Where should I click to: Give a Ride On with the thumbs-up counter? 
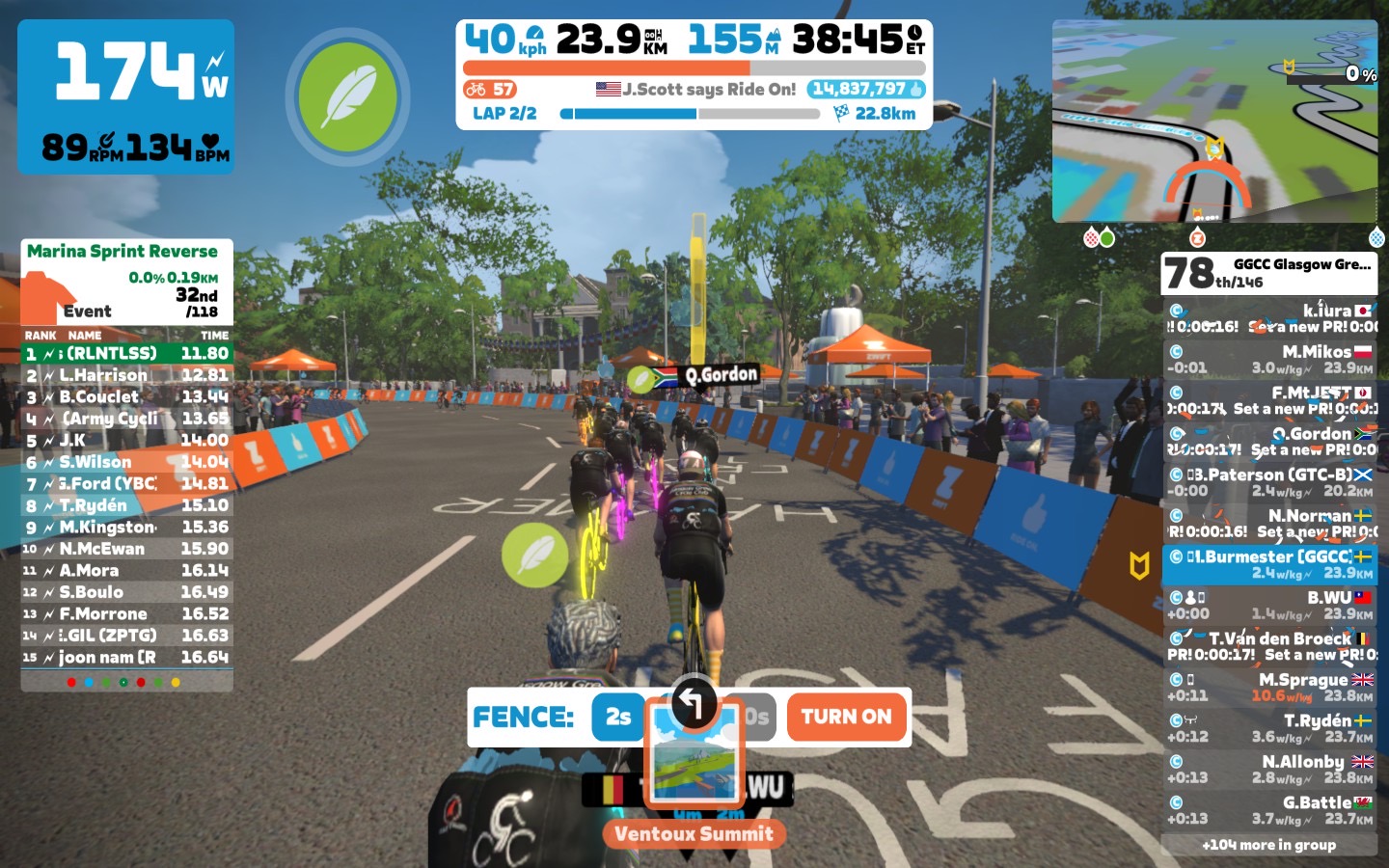point(867,90)
